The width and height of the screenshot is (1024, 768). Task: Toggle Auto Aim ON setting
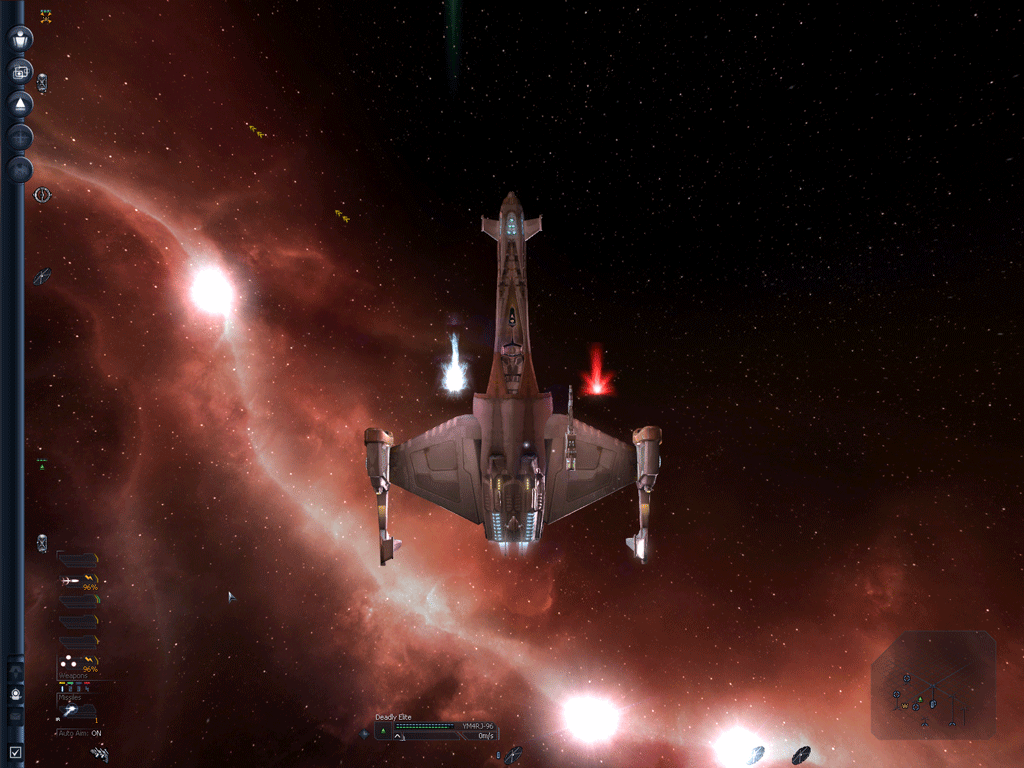point(80,733)
